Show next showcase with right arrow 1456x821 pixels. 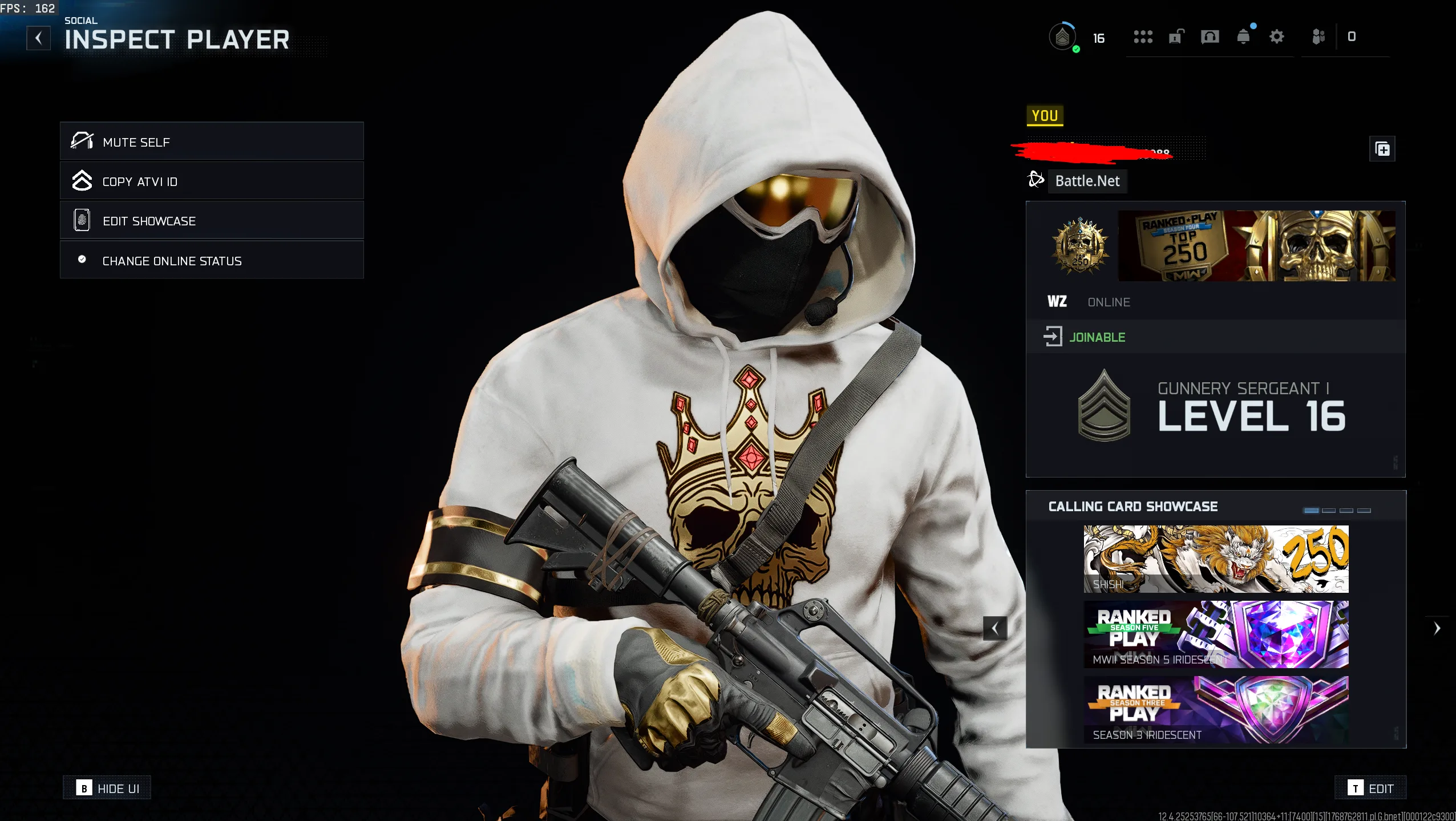1437,628
